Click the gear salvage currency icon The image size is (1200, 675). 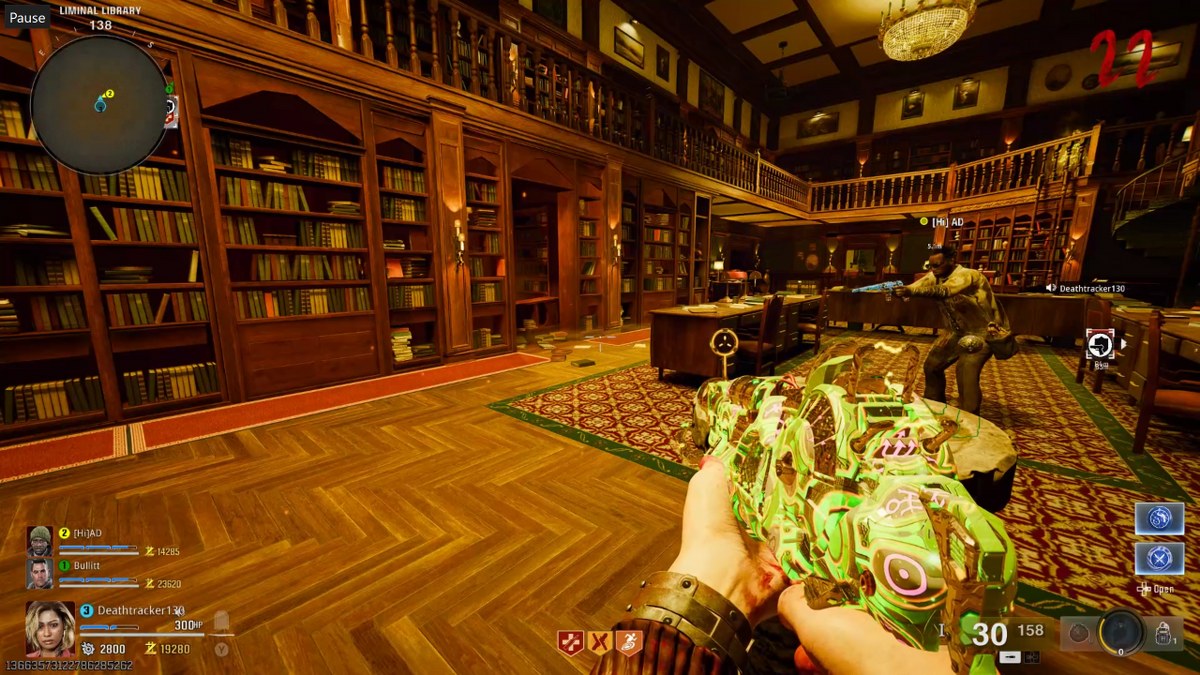pos(87,649)
